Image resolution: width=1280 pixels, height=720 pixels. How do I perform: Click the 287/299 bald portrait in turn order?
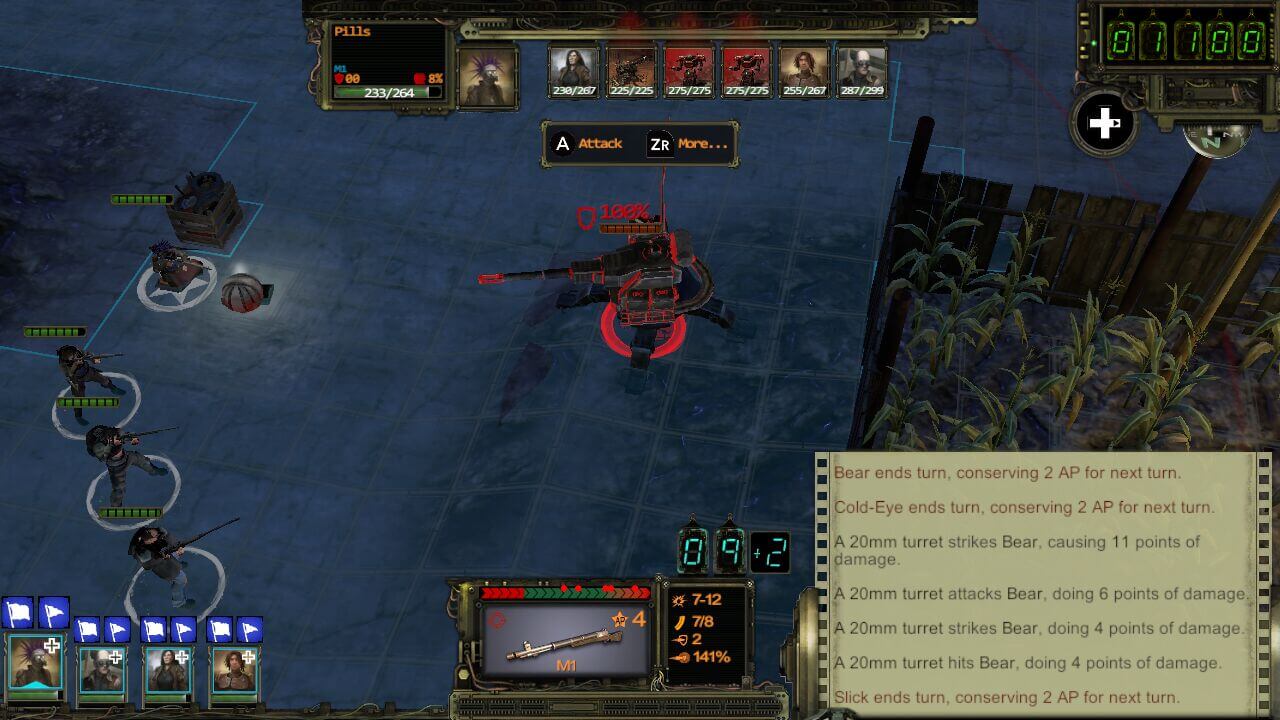pos(862,68)
